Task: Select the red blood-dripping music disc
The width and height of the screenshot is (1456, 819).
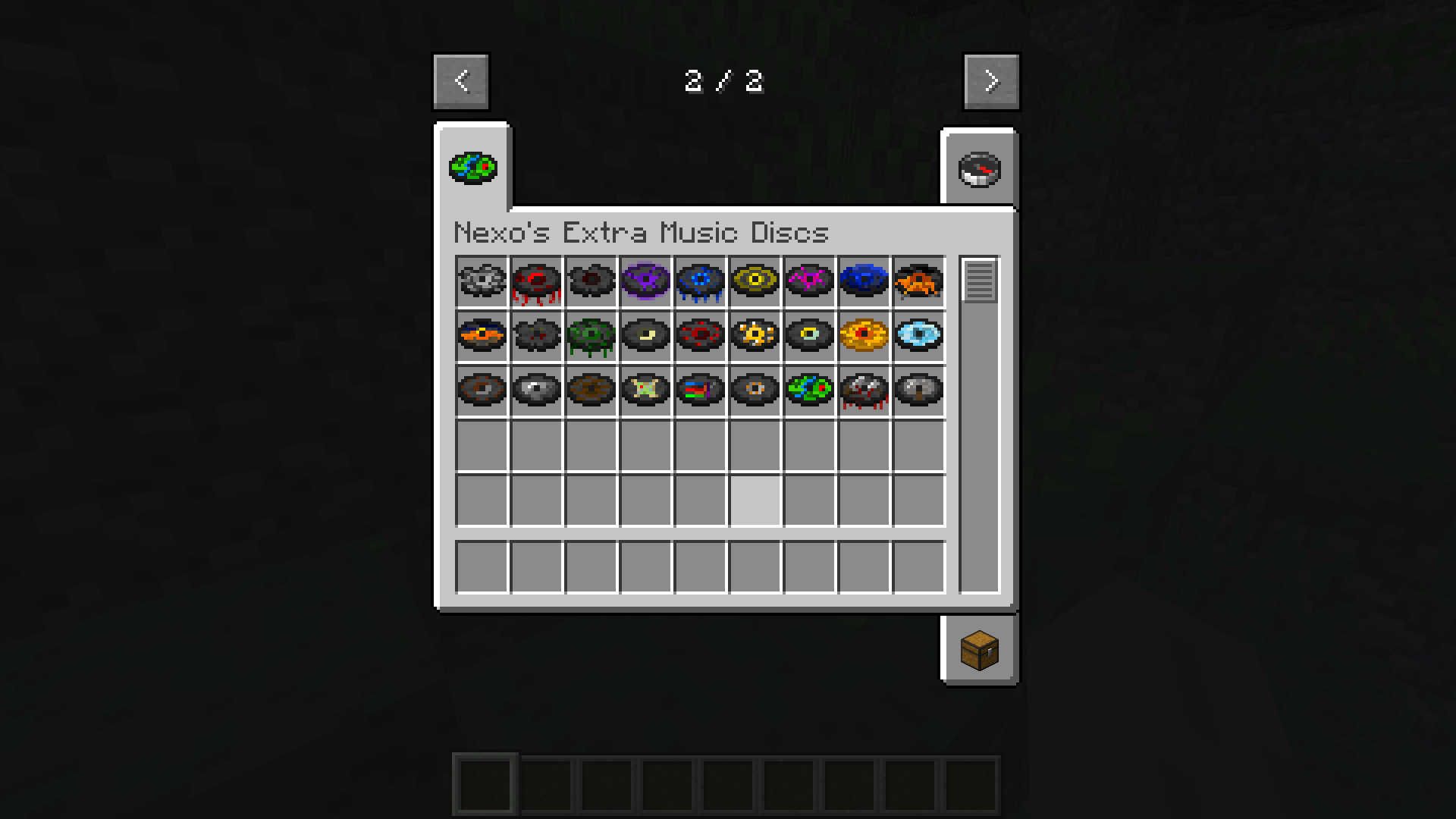Action: click(x=536, y=282)
